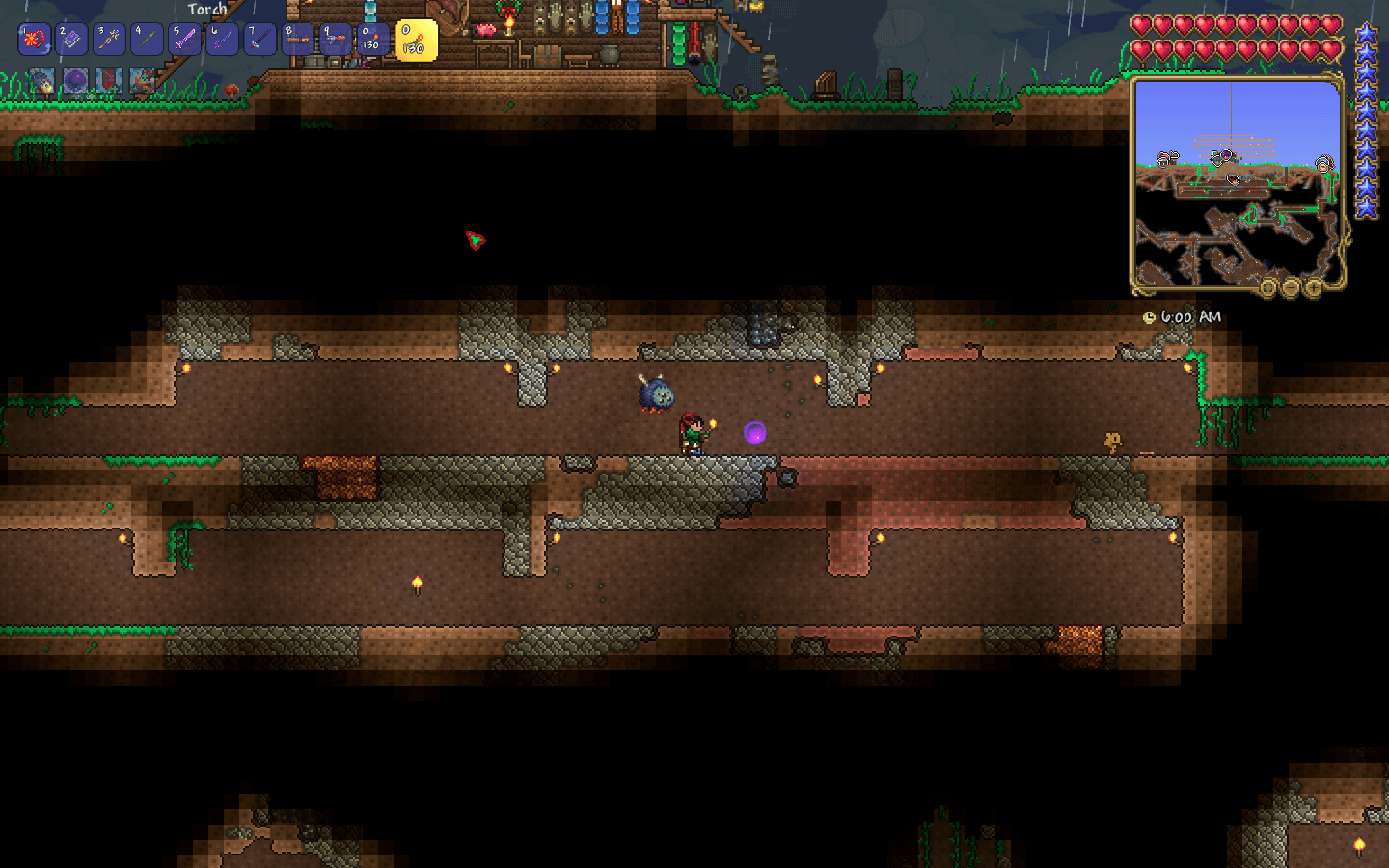1389x868 pixels.
Task: Select the purple spell book in slot 2
Action: pyautogui.click(x=71, y=40)
